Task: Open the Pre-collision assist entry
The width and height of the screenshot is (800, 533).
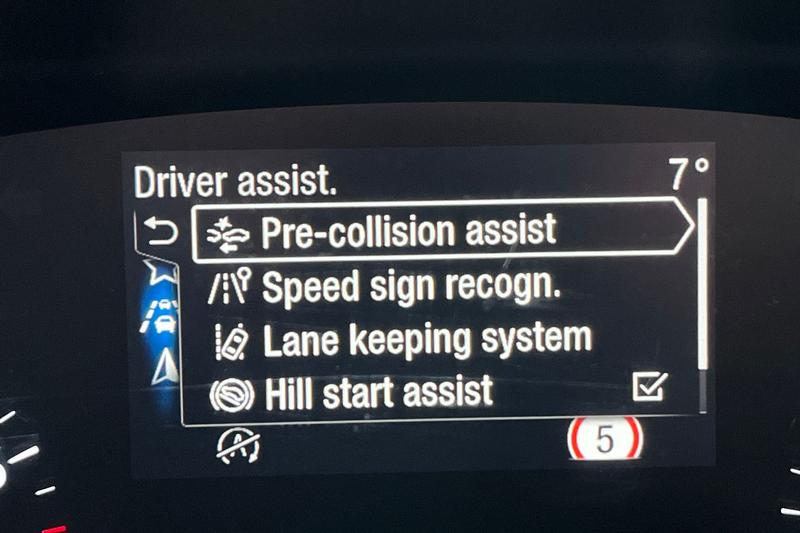Action: 408,231
